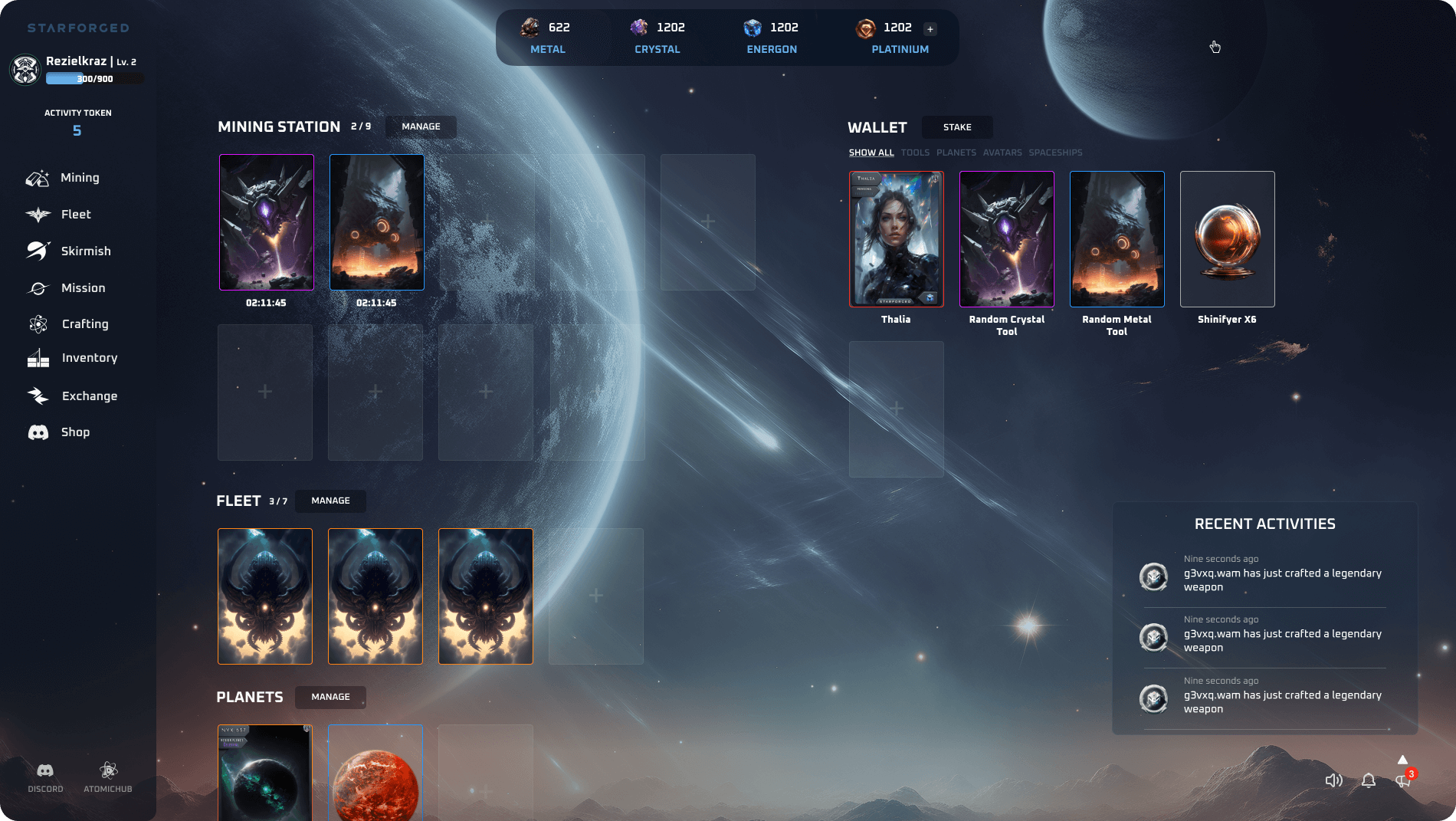This screenshot has width=1456, height=821.
Task: Manage the Mining Station
Action: [x=421, y=126]
